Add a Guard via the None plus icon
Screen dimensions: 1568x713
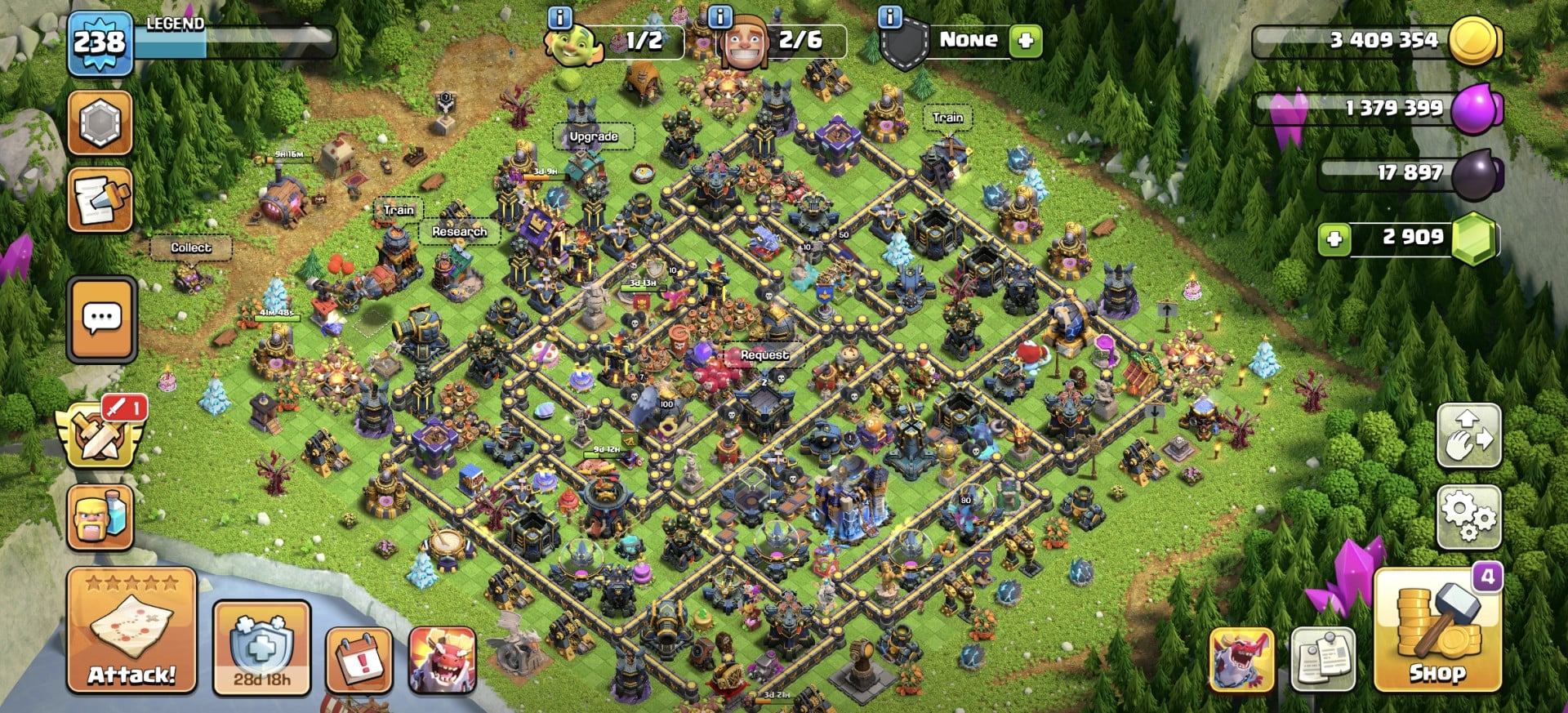coord(1028,39)
